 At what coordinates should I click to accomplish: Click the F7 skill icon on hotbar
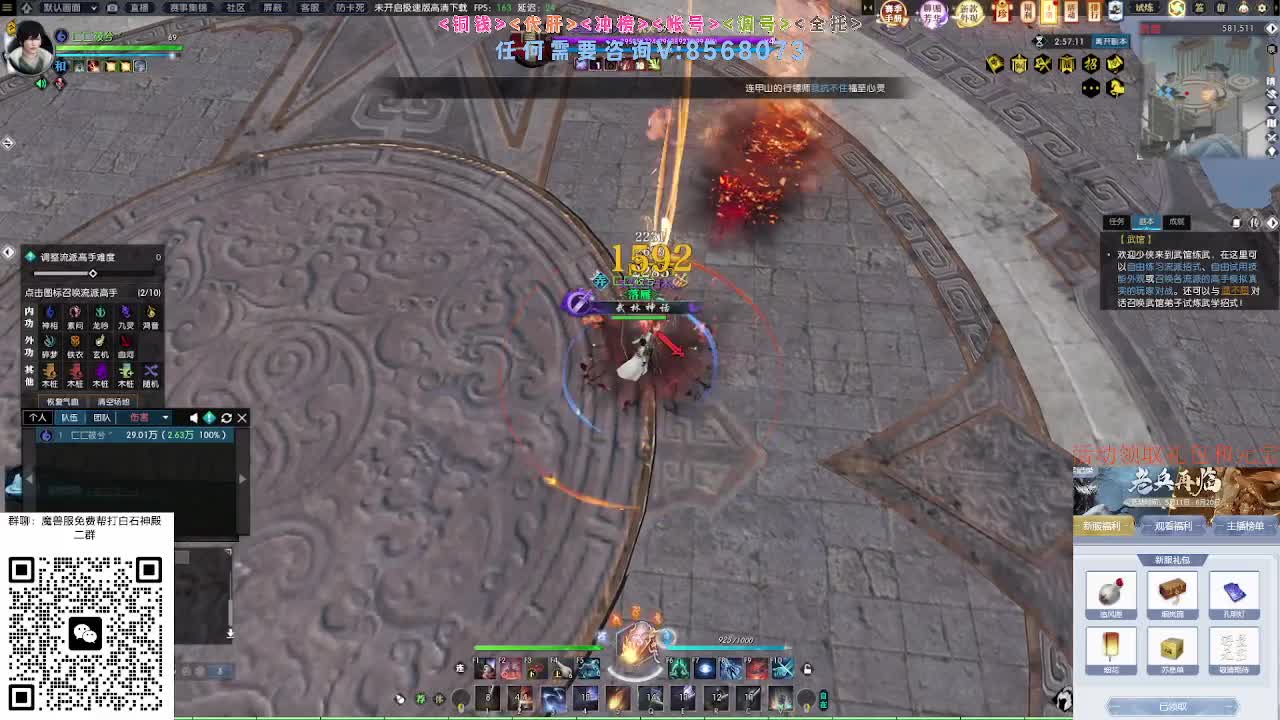coord(704,668)
